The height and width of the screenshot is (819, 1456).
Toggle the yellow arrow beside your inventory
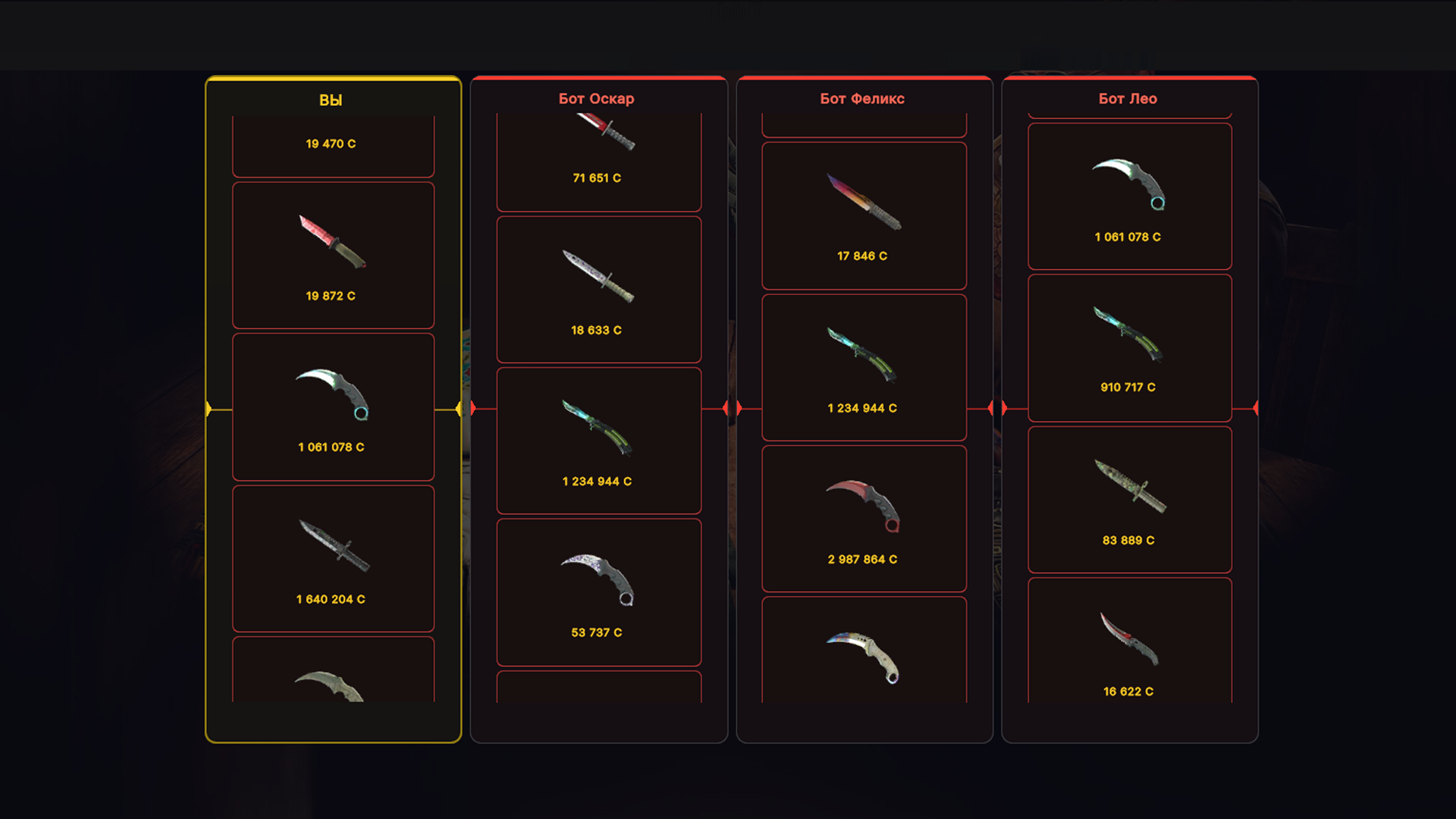pos(209,408)
